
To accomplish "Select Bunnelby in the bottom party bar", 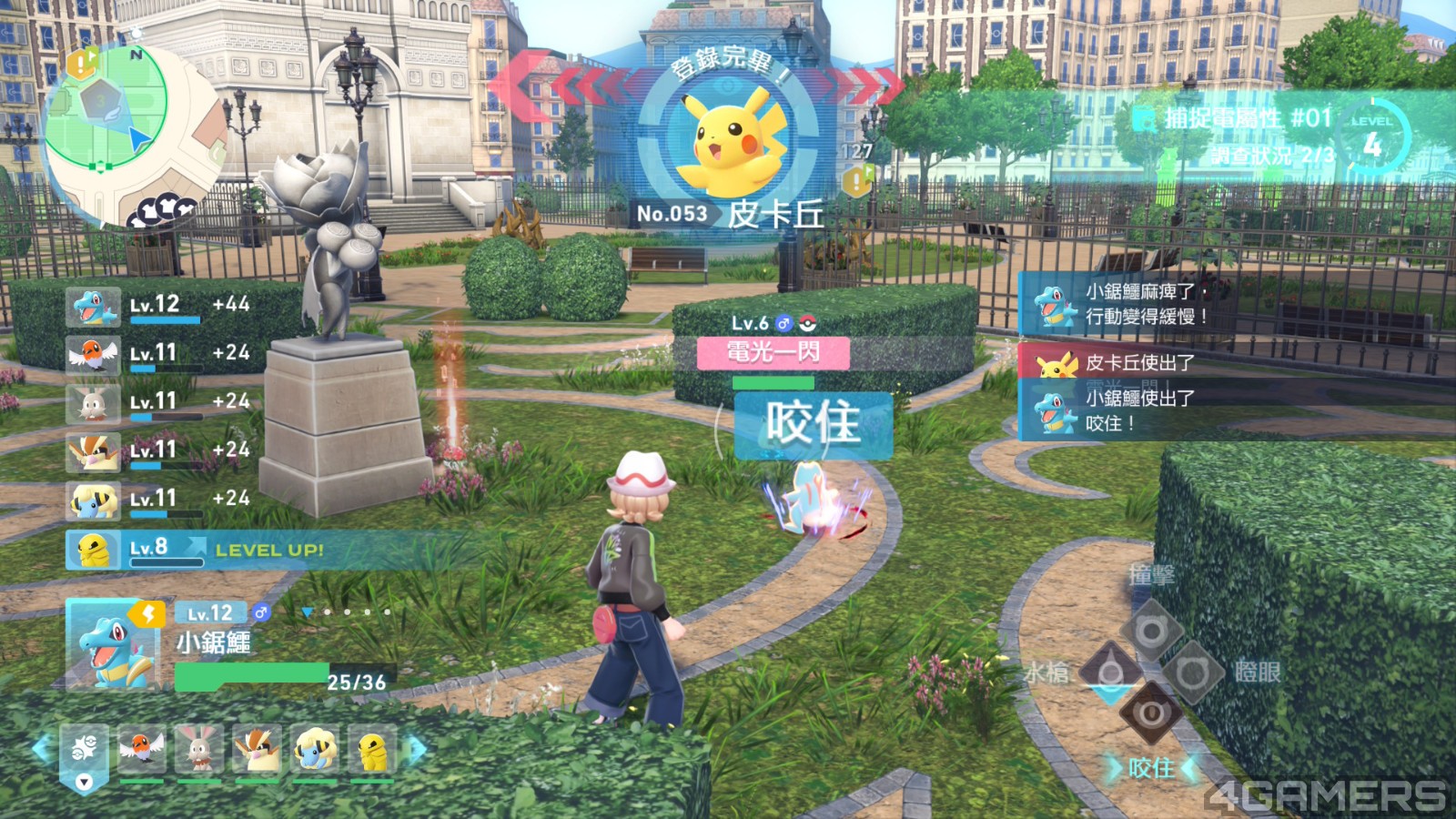I will [199, 750].
